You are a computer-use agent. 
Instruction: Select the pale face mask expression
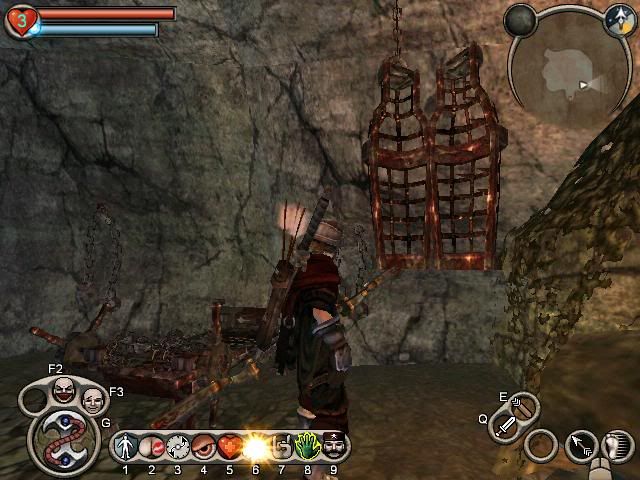coord(93,401)
